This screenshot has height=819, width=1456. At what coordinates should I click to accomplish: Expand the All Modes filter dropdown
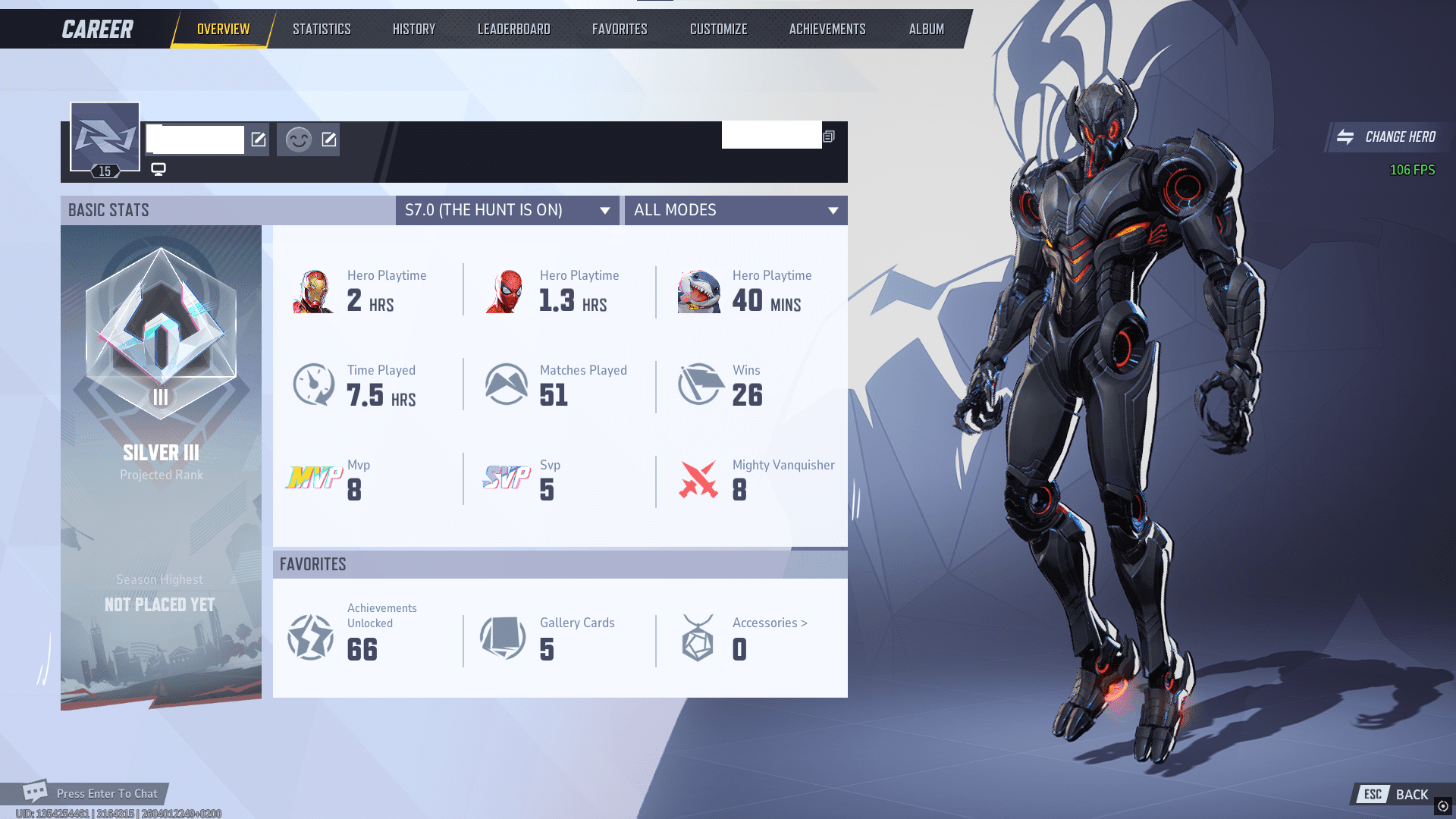[x=734, y=210]
